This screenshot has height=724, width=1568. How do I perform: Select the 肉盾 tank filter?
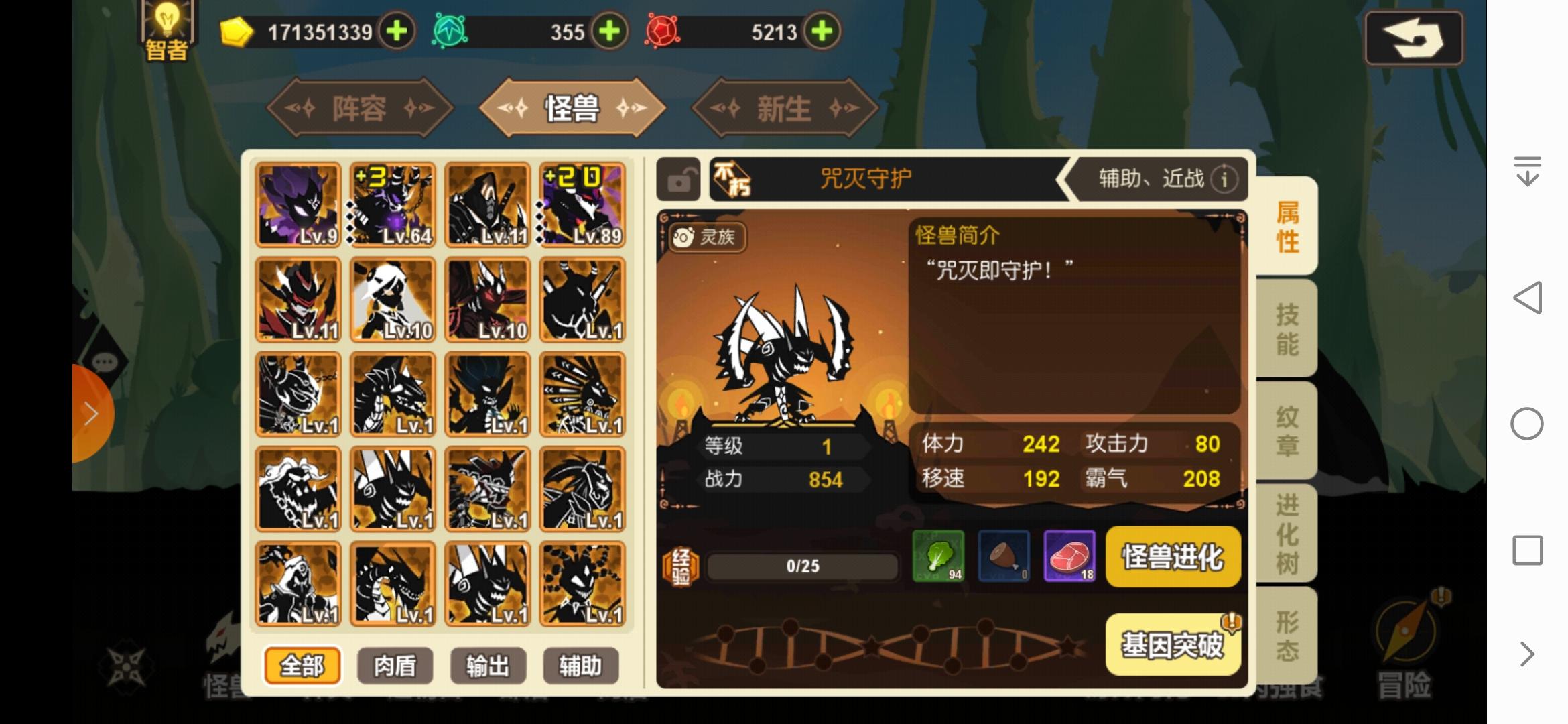click(x=395, y=665)
